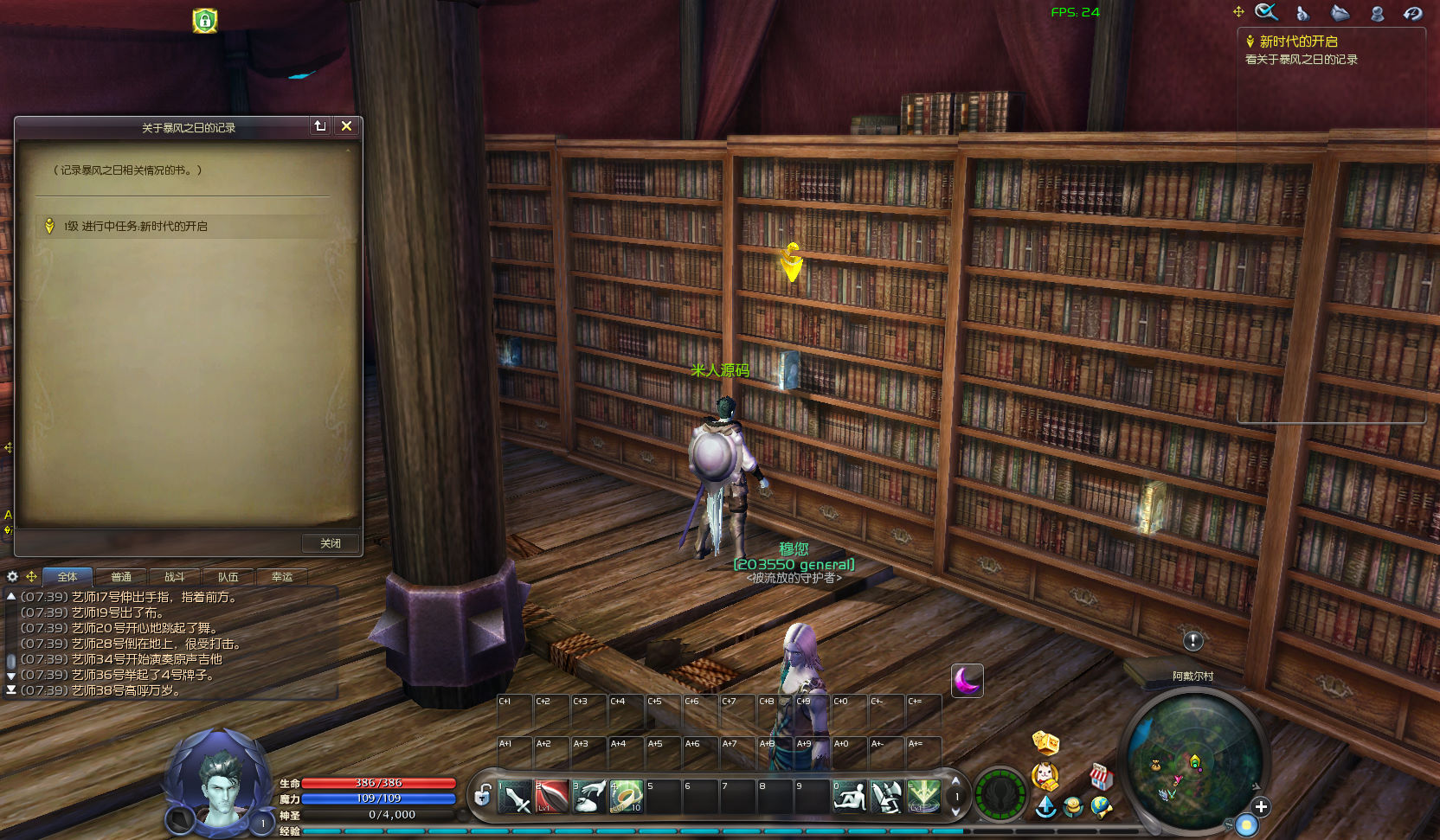Switch to the 普通 chat tab

tap(121, 577)
